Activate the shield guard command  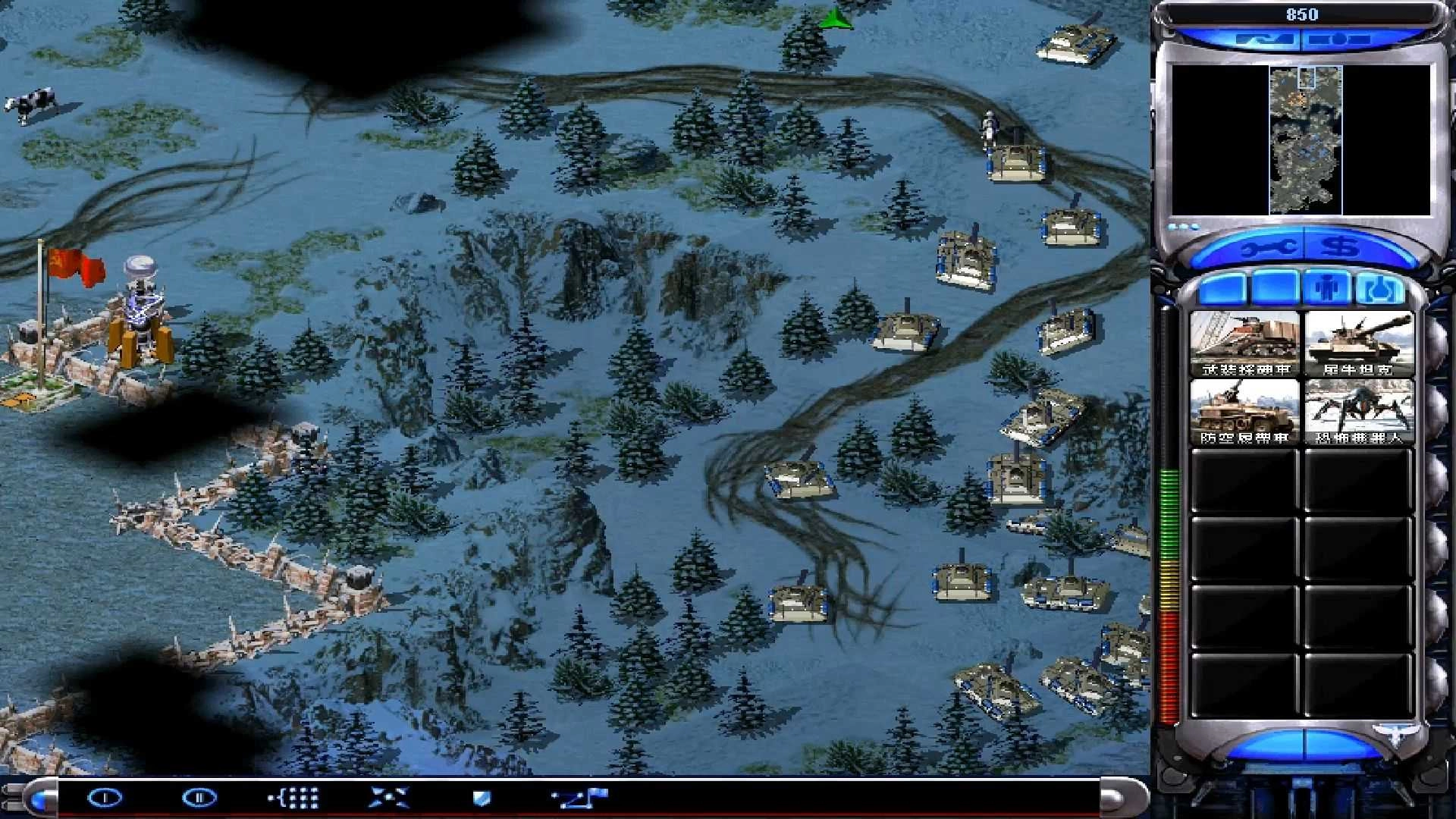pos(482,798)
